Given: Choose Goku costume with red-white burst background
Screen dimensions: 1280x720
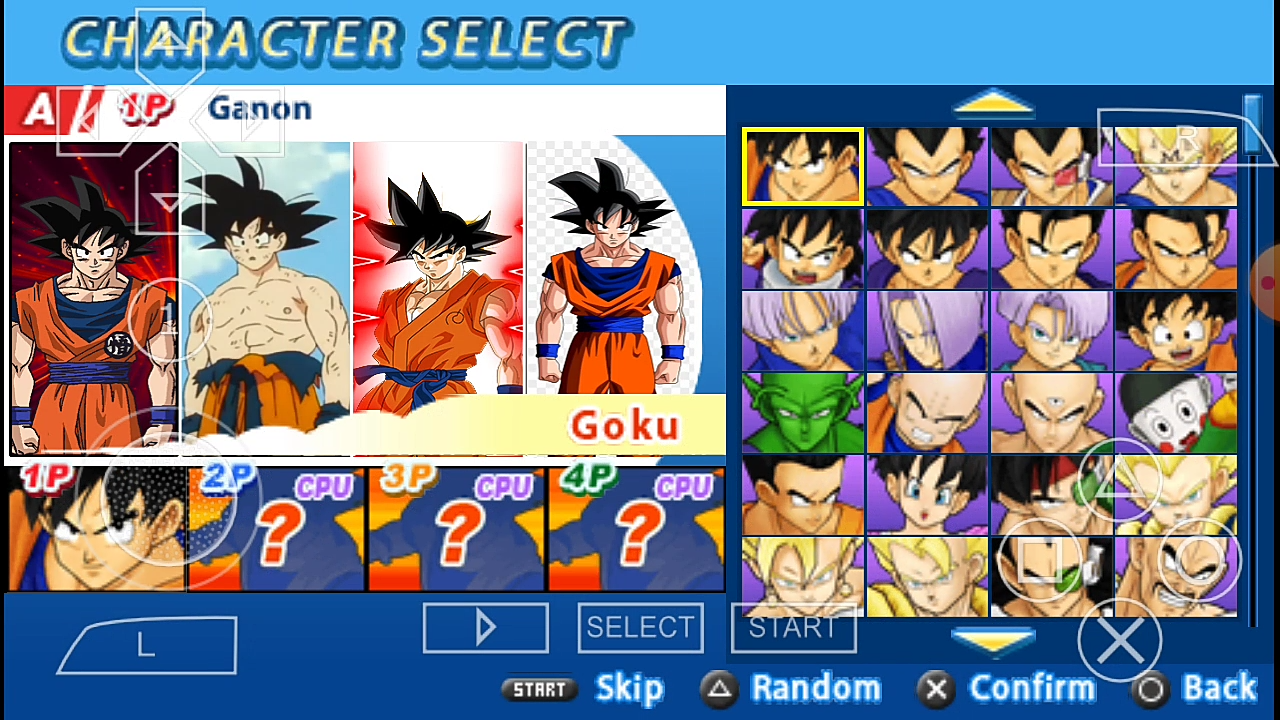Looking at the screenshot, I should pos(438,280).
